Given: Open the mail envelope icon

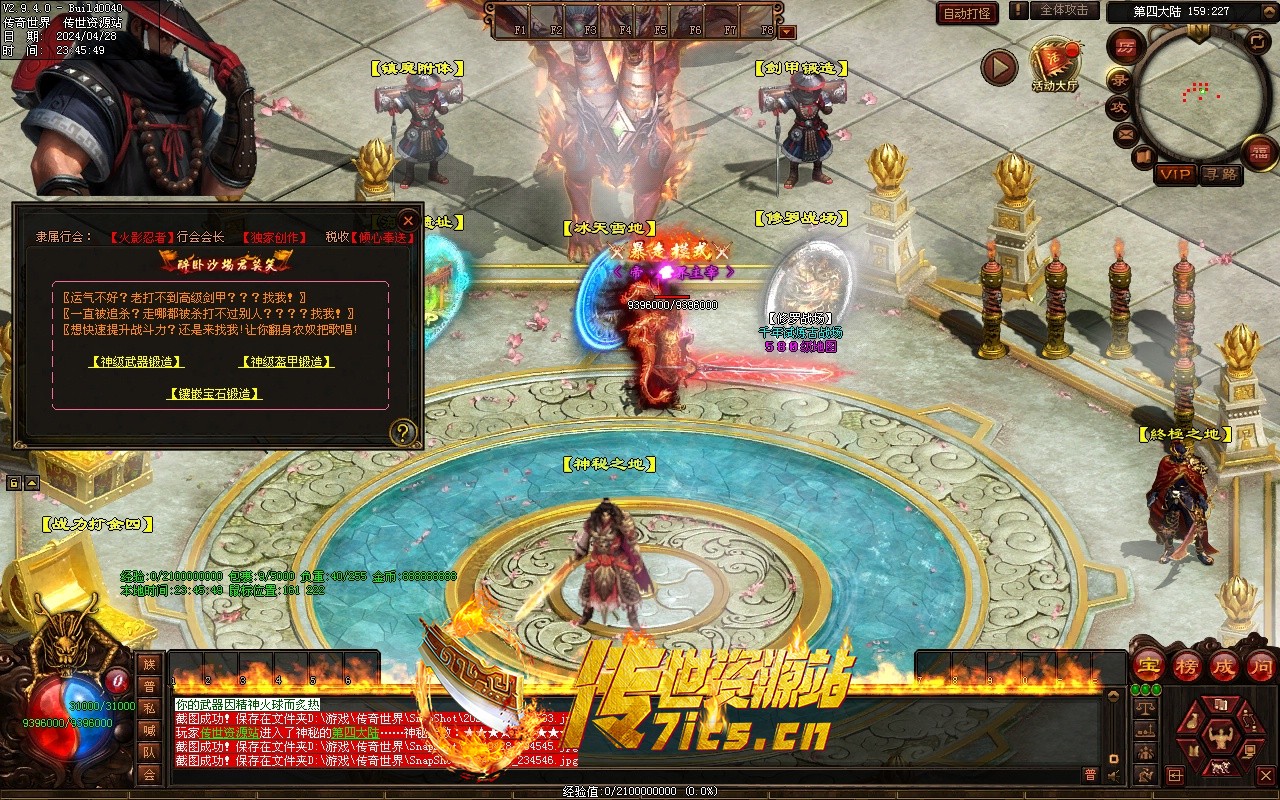Looking at the screenshot, I should pyautogui.click(x=1126, y=134).
